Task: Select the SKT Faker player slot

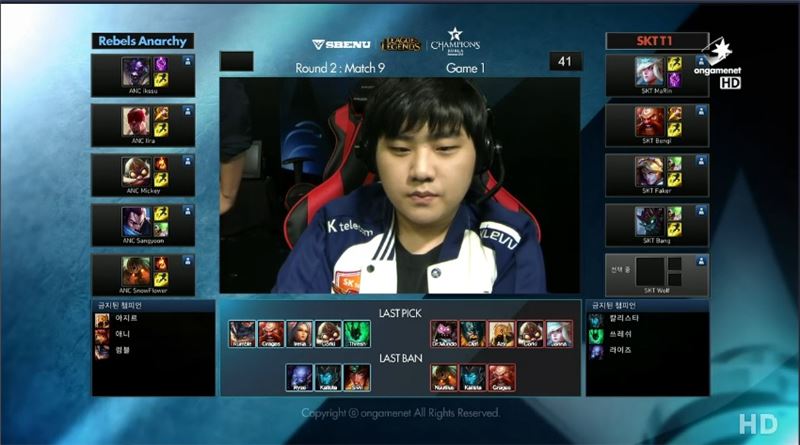Action: 657,176
